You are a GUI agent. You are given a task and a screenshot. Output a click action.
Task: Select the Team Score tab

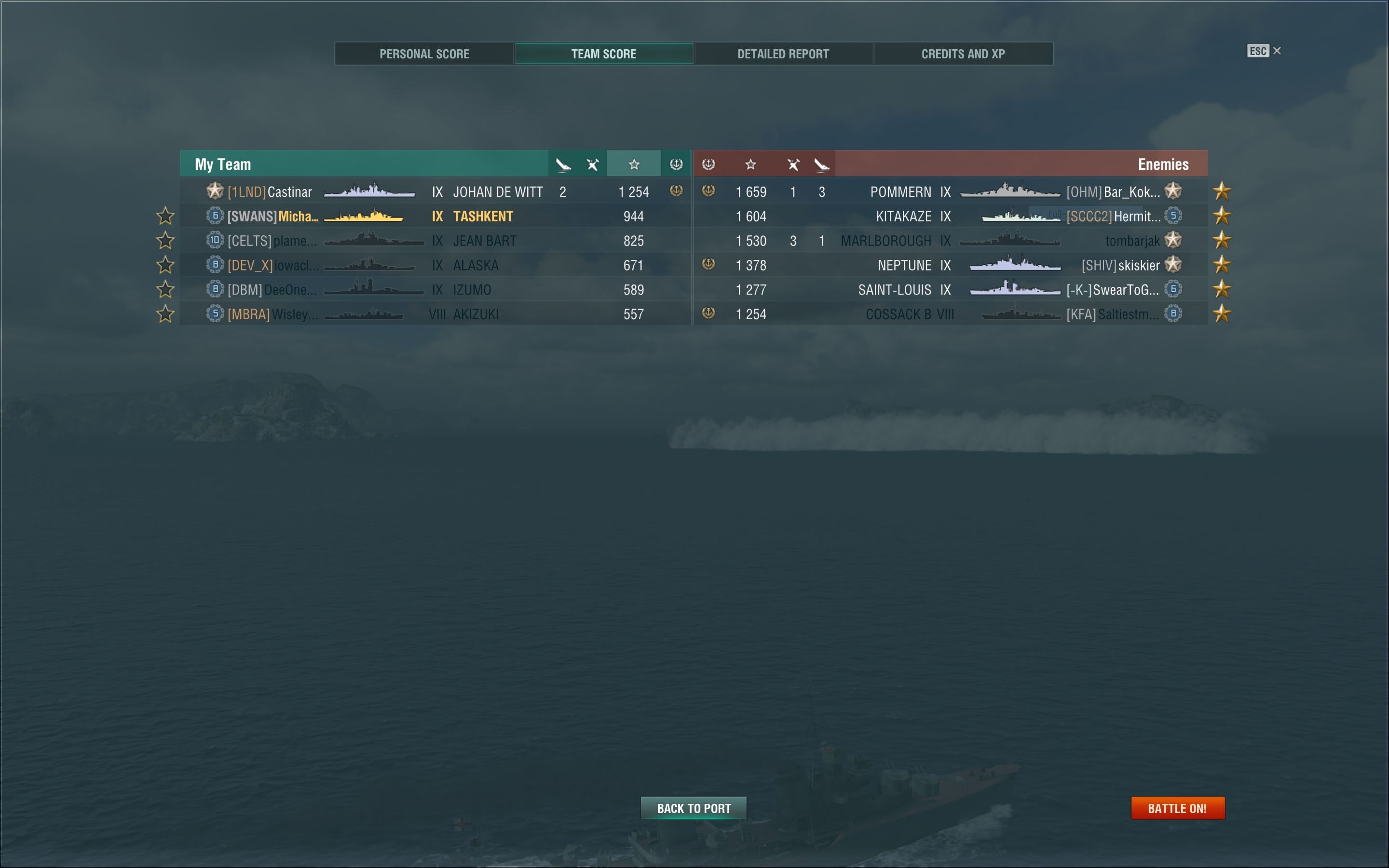603,54
